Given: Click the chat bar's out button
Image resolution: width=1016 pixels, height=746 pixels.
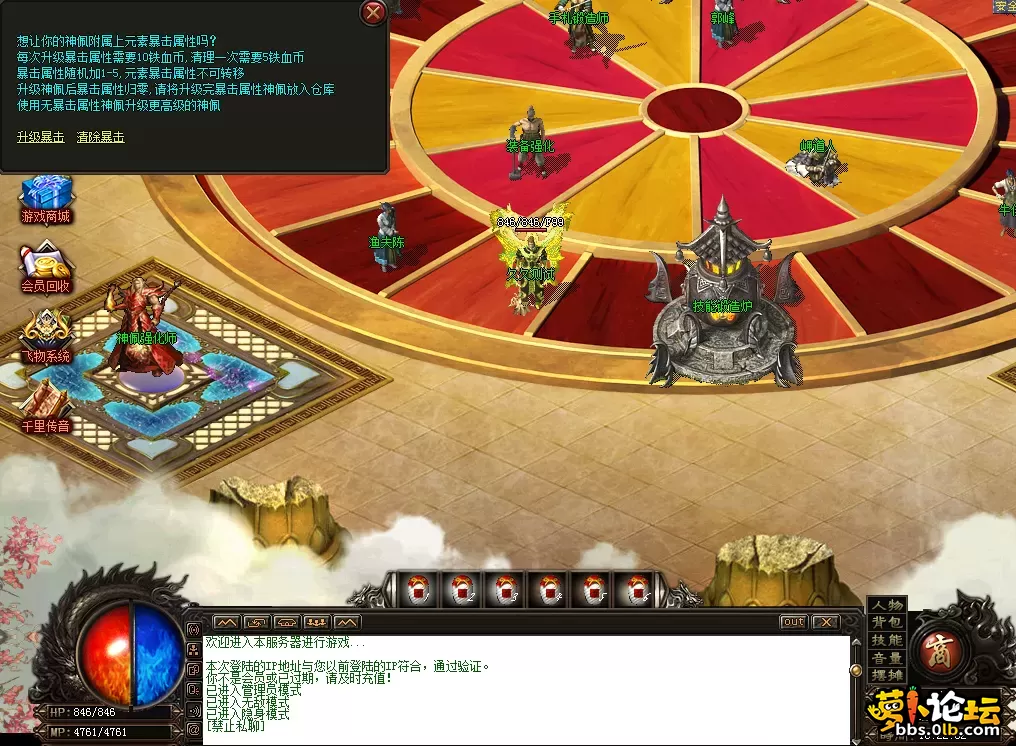Looking at the screenshot, I should coord(793,622).
